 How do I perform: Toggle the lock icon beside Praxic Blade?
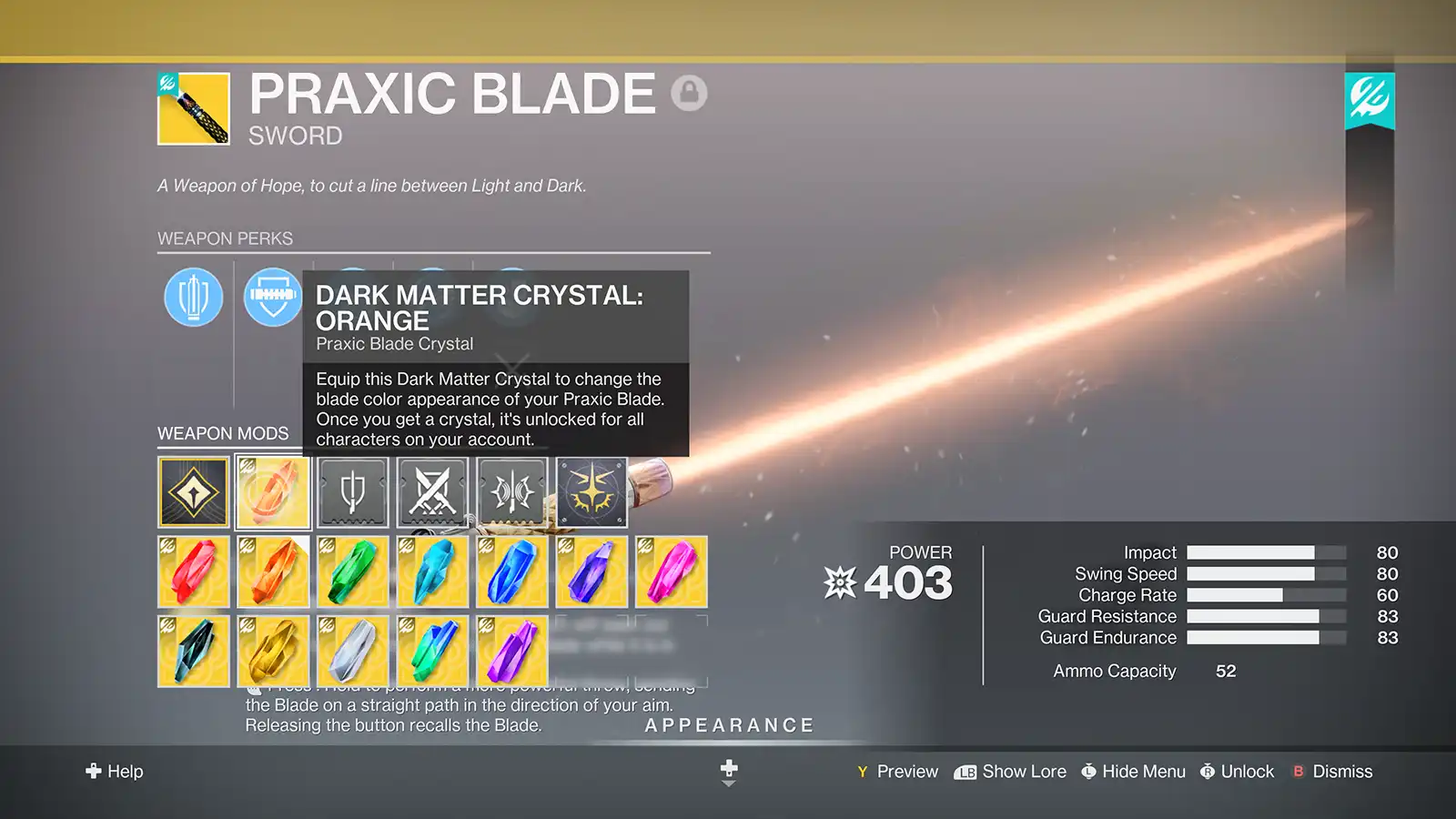pyautogui.click(x=691, y=92)
